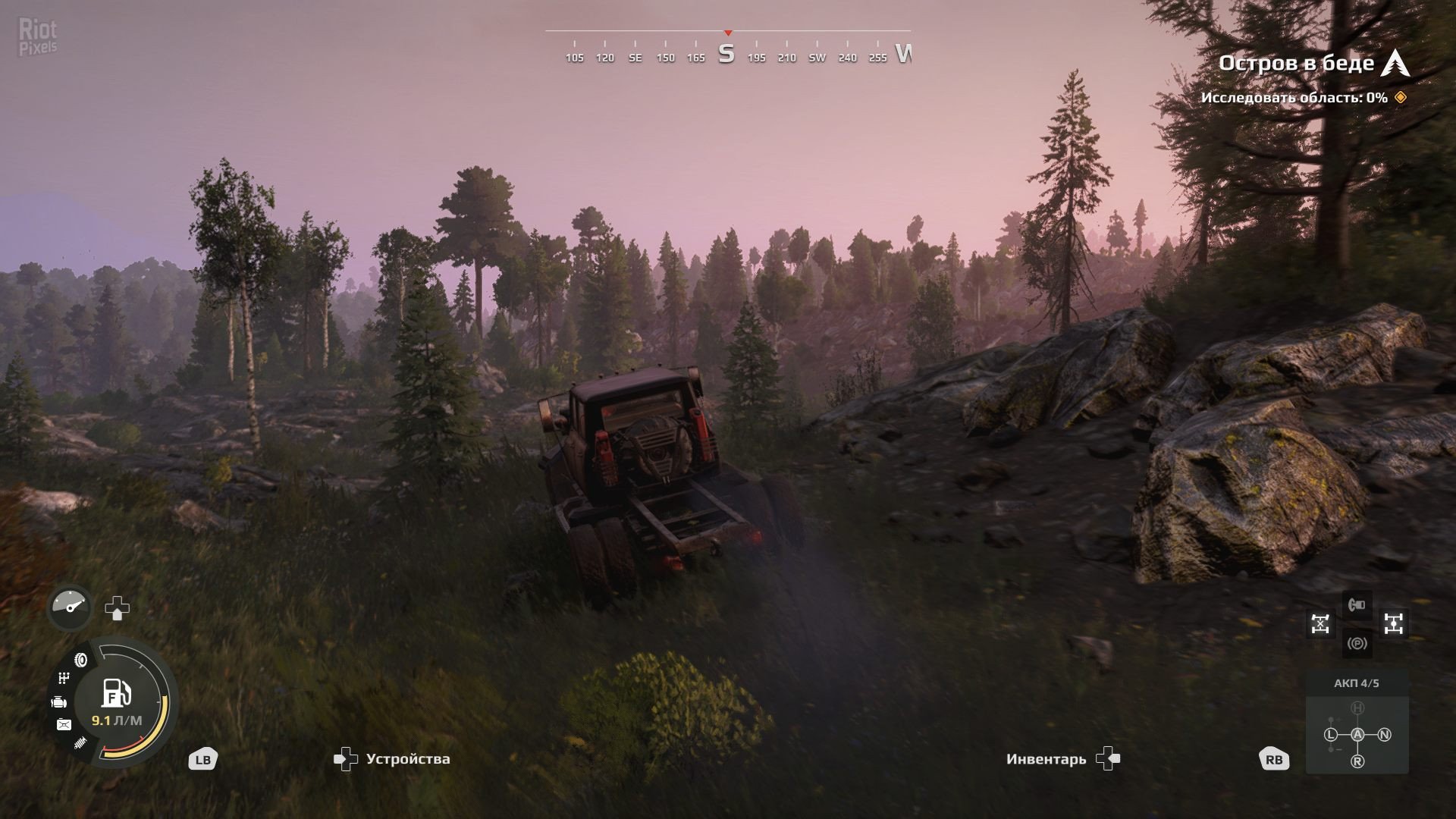
Task: Shift gearbox to Neutral (N)
Action: pos(1384,734)
